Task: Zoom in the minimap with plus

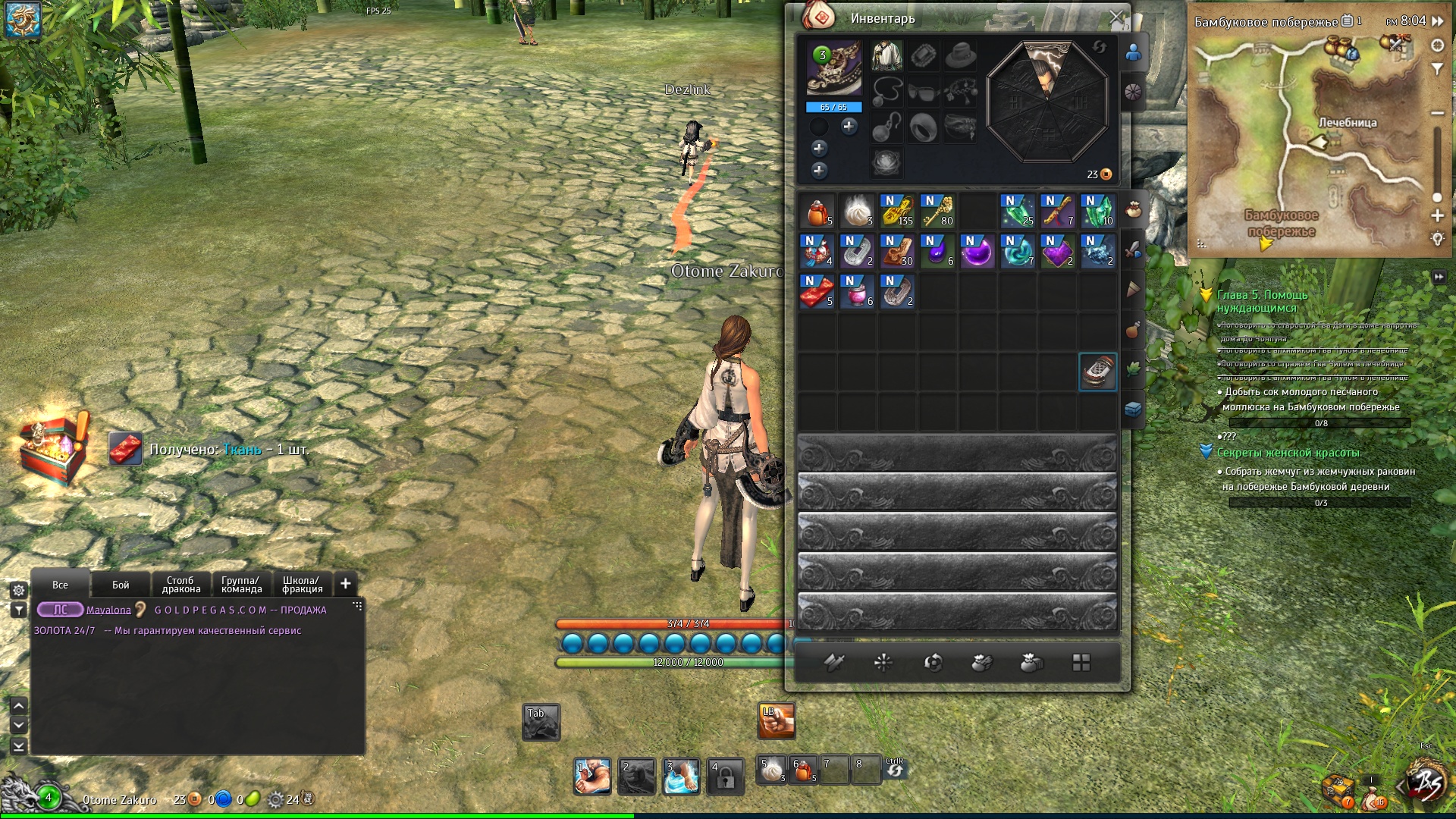Action: point(1437,216)
